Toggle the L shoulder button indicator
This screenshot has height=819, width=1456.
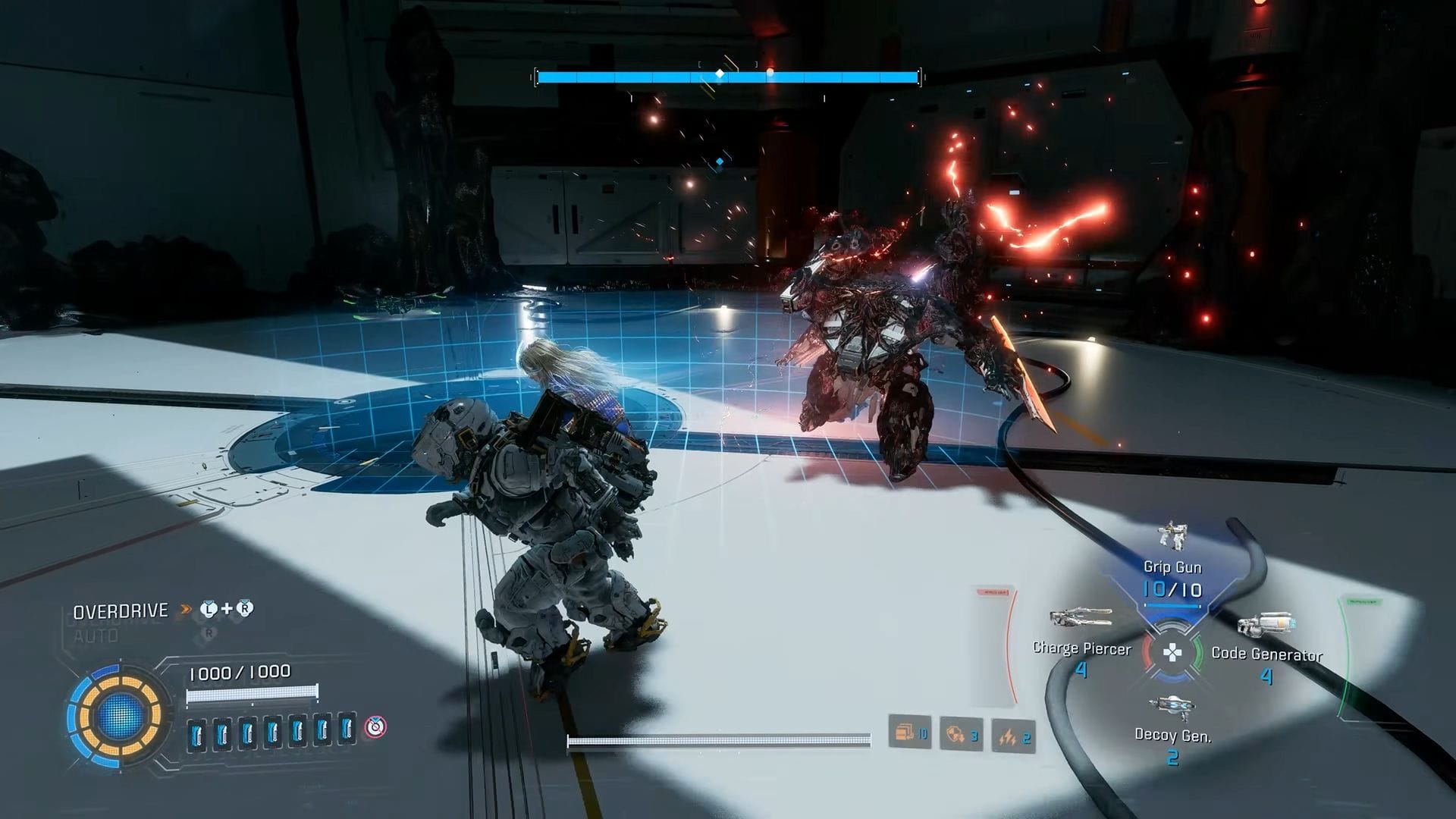pos(209,609)
